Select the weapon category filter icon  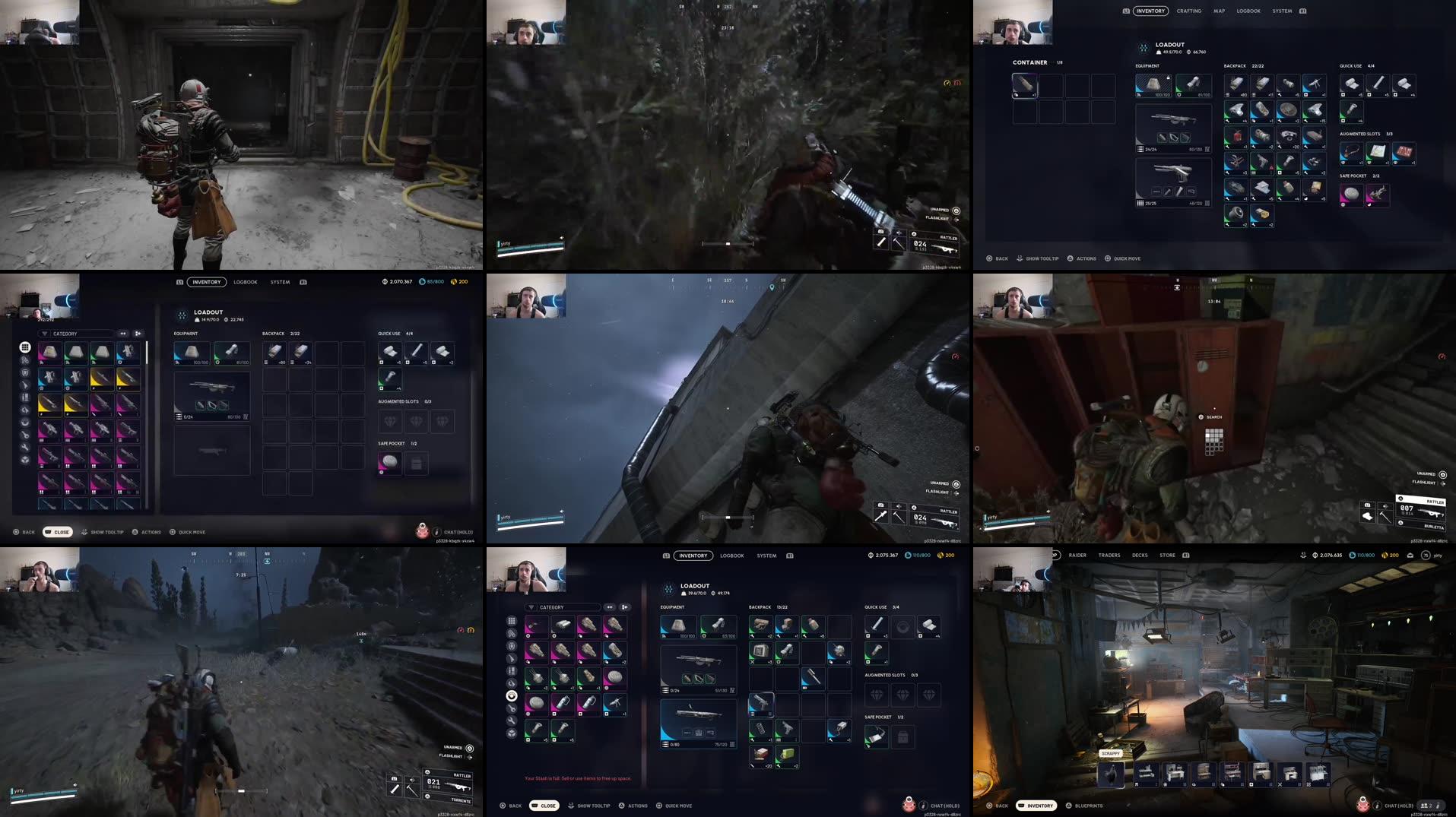[25, 385]
